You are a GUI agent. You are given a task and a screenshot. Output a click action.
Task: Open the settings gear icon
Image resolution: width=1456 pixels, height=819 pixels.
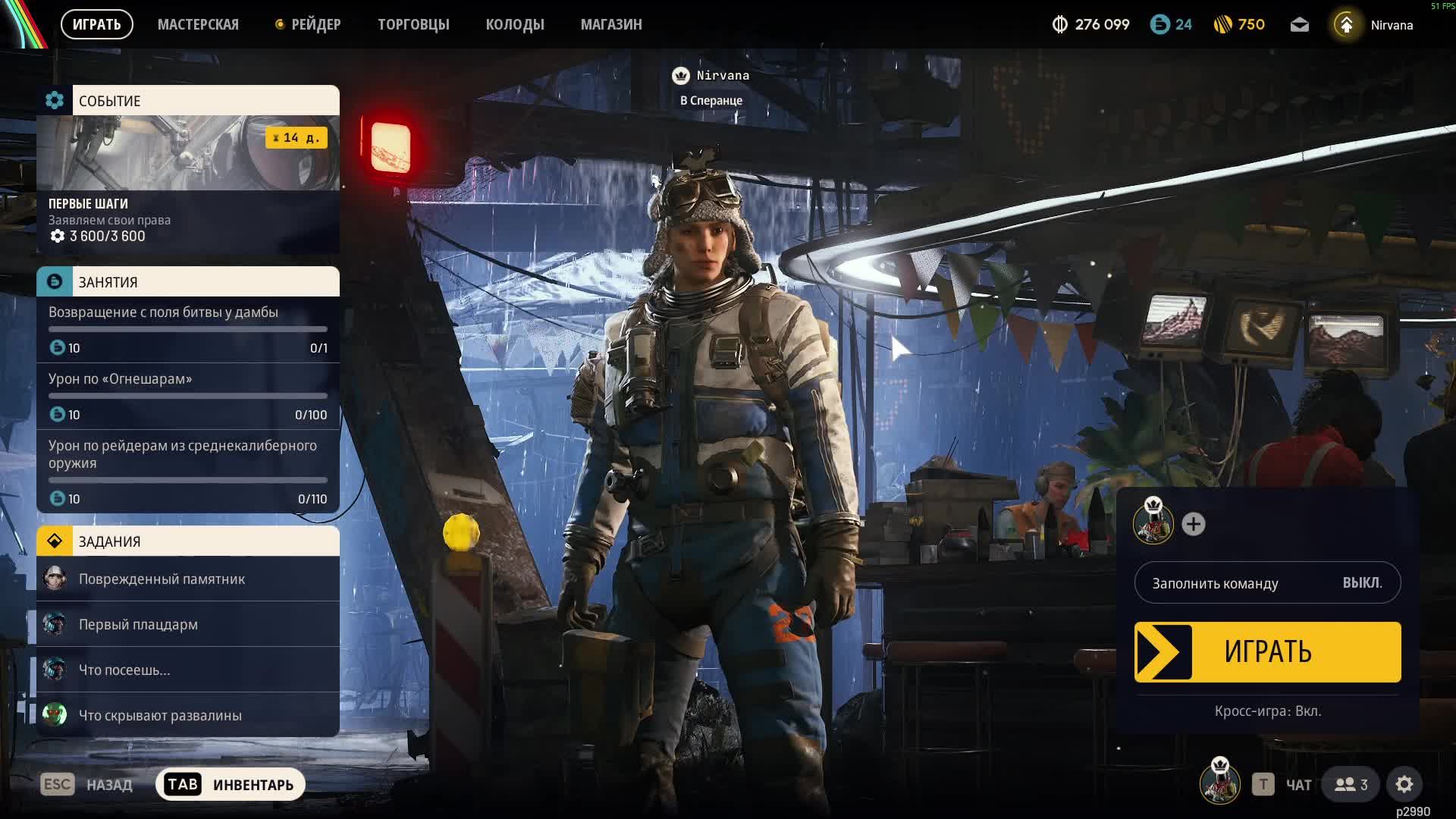click(1404, 784)
